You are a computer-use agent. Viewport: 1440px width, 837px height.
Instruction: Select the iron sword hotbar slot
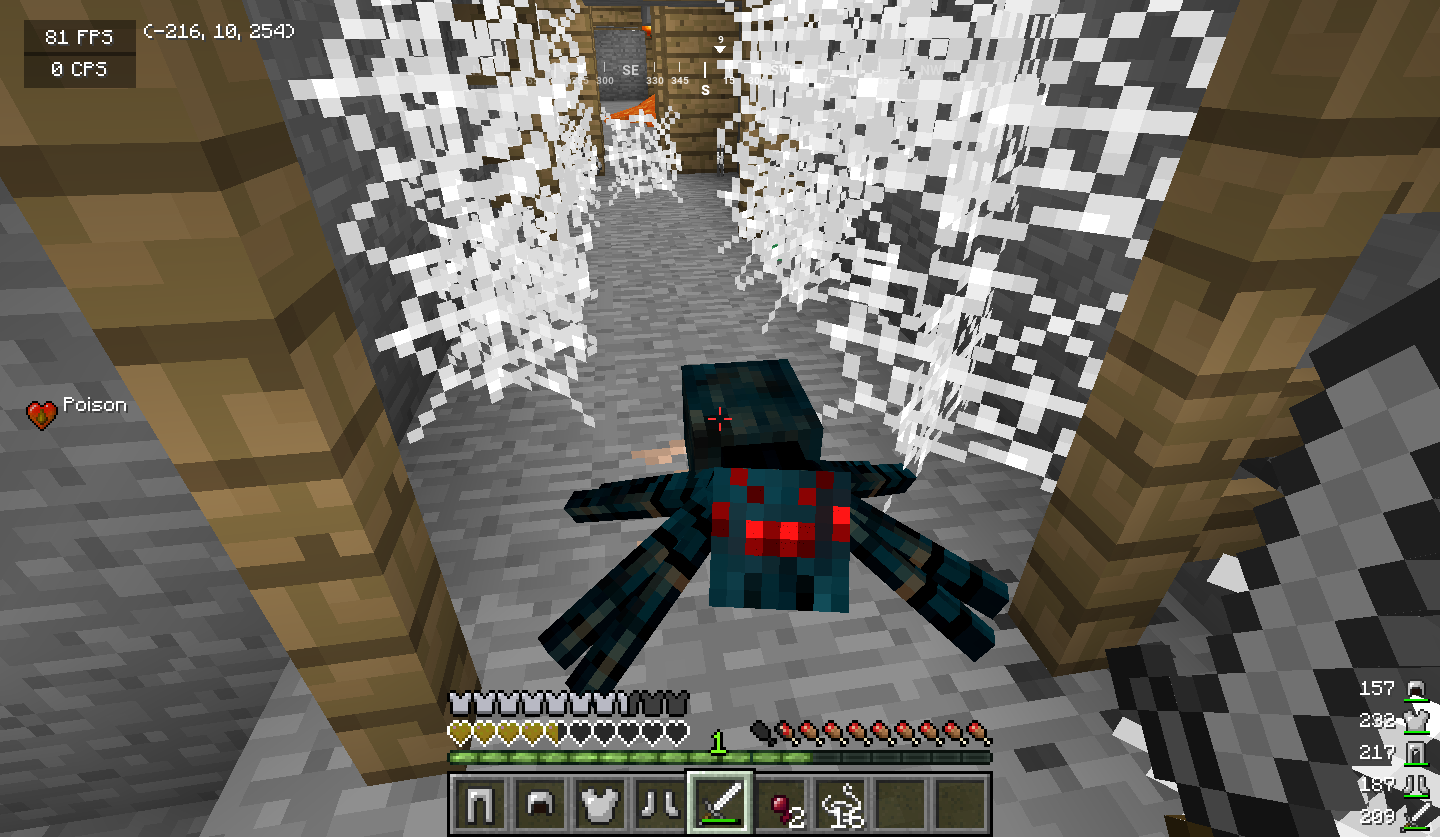pyautogui.click(x=719, y=802)
